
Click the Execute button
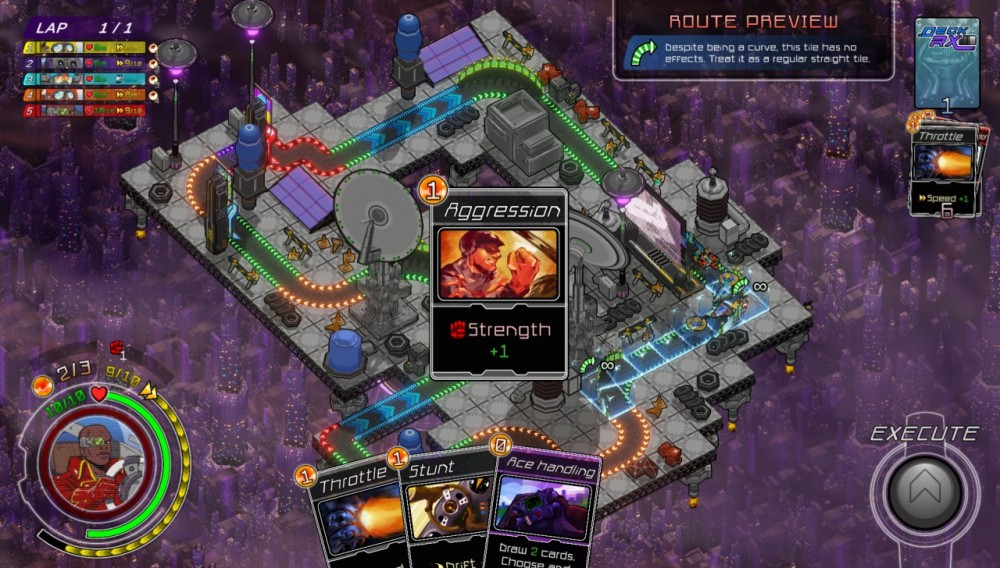click(x=924, y=491)
